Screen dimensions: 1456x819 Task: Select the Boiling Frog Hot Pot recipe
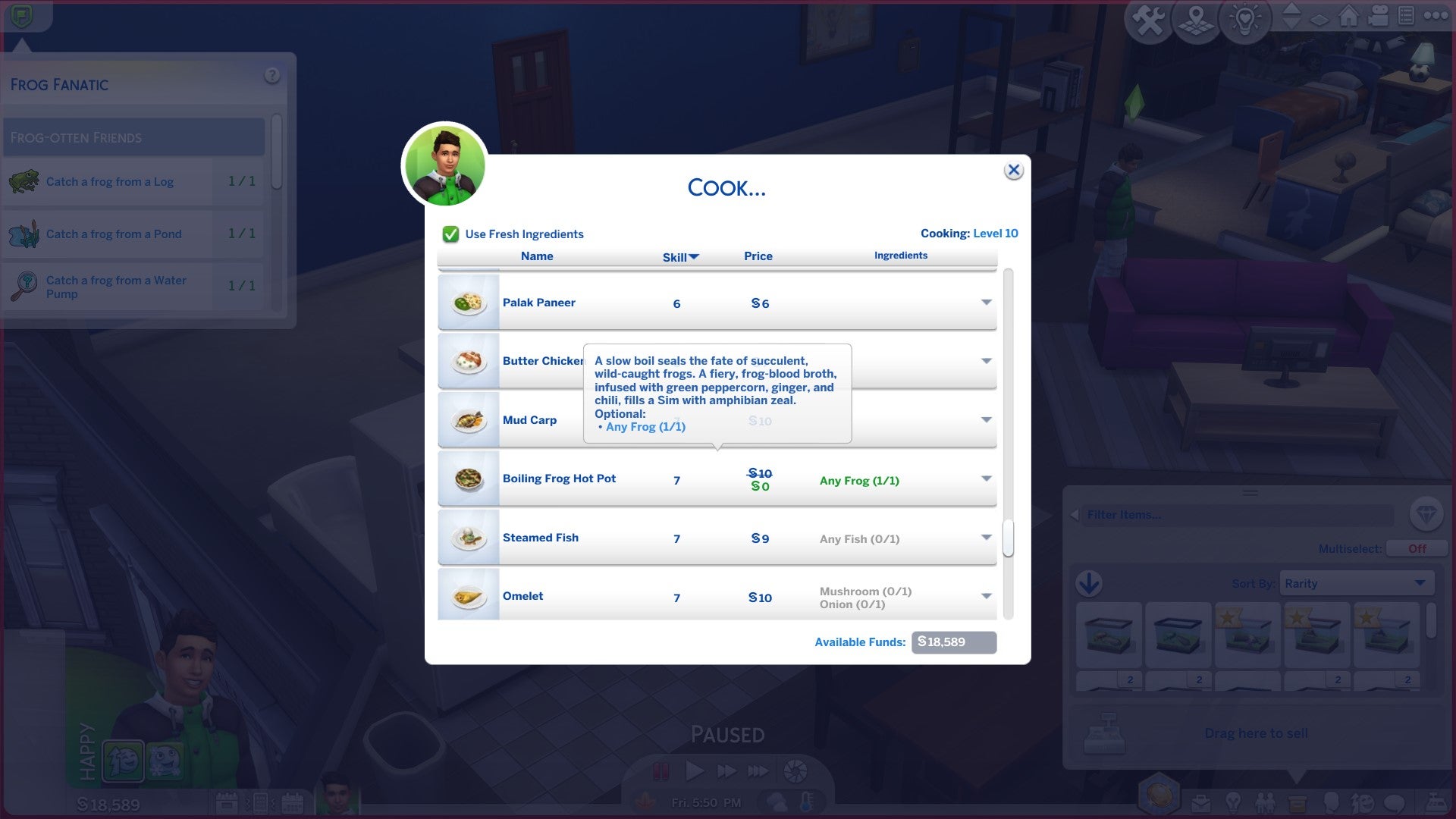click(x=560, y=479)
